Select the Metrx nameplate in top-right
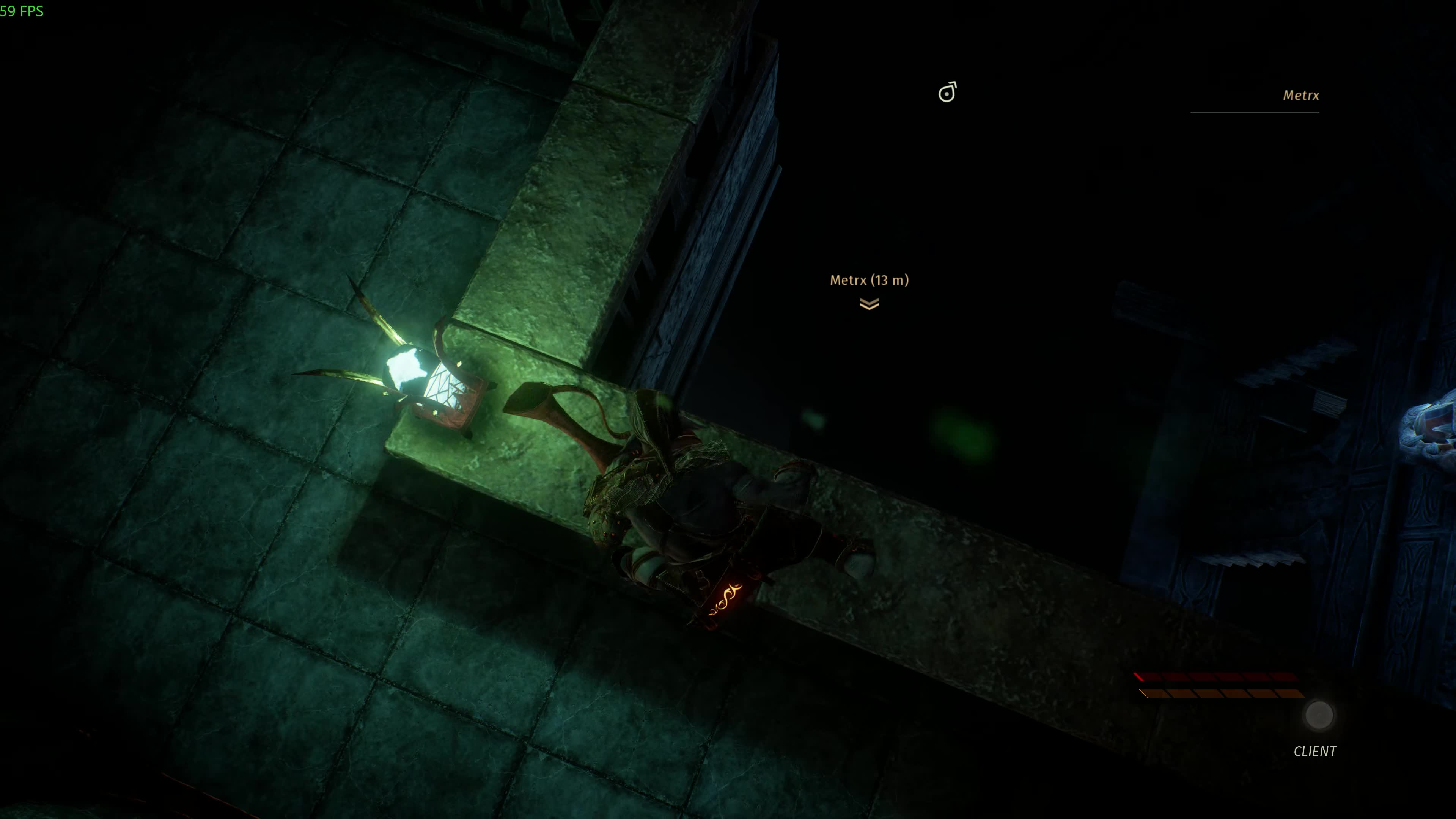Screen dimensions: 1456x819 pyautogui.click(x=1301, y=96)
